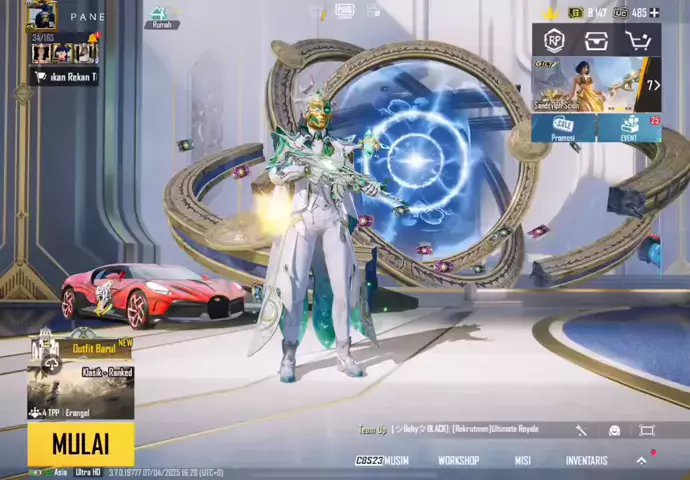Open the INVENTARIS tab

[x=586, y=460]
